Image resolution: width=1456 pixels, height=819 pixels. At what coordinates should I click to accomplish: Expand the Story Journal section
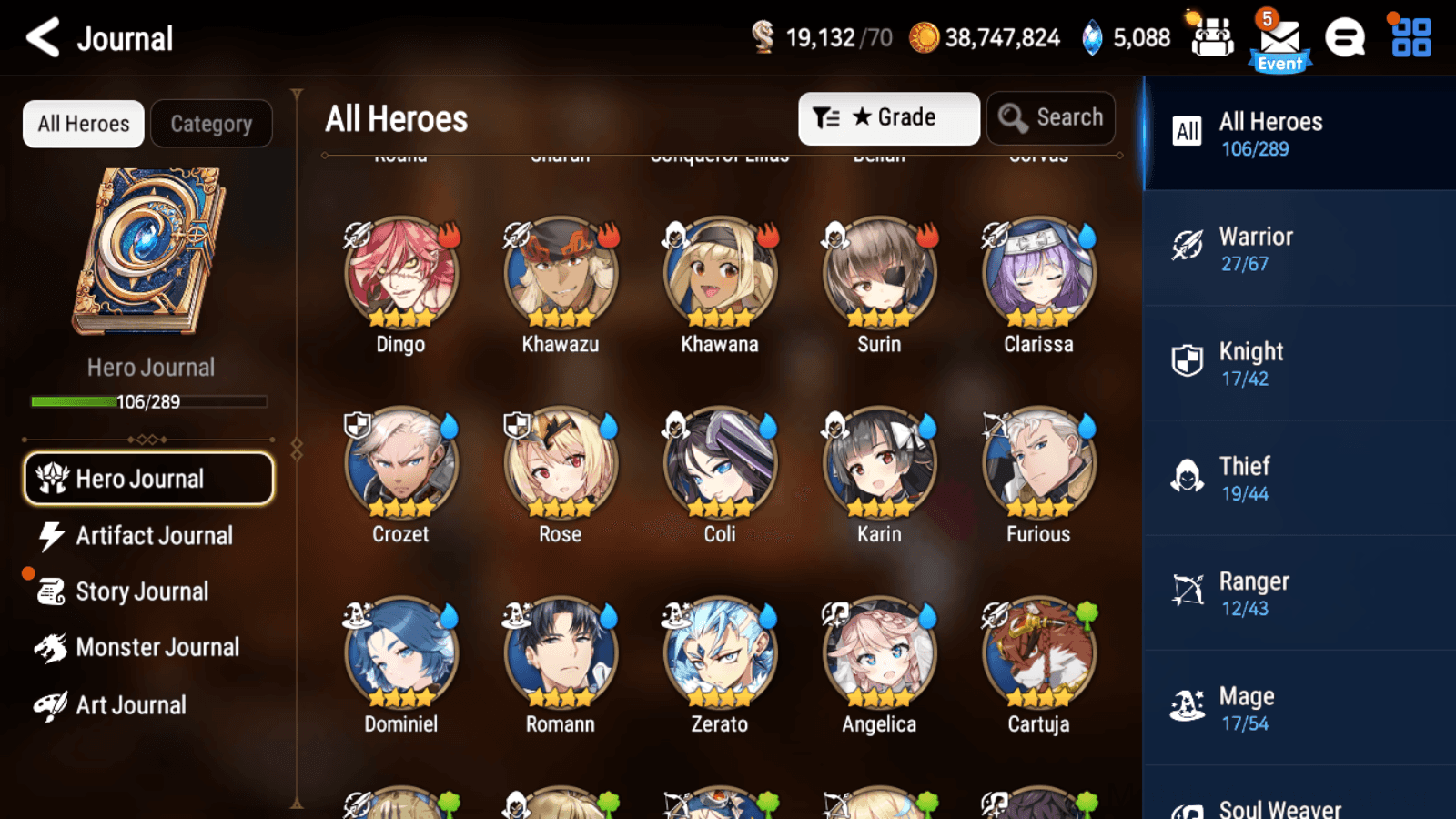coord(141,591)
